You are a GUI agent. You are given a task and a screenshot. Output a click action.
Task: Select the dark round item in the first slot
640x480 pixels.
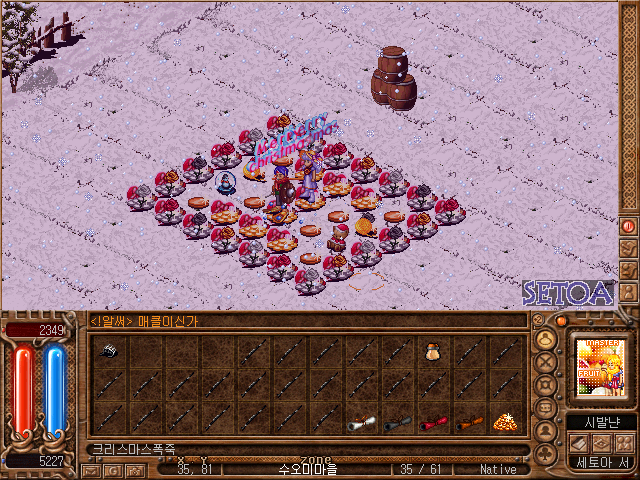[109, 351]
